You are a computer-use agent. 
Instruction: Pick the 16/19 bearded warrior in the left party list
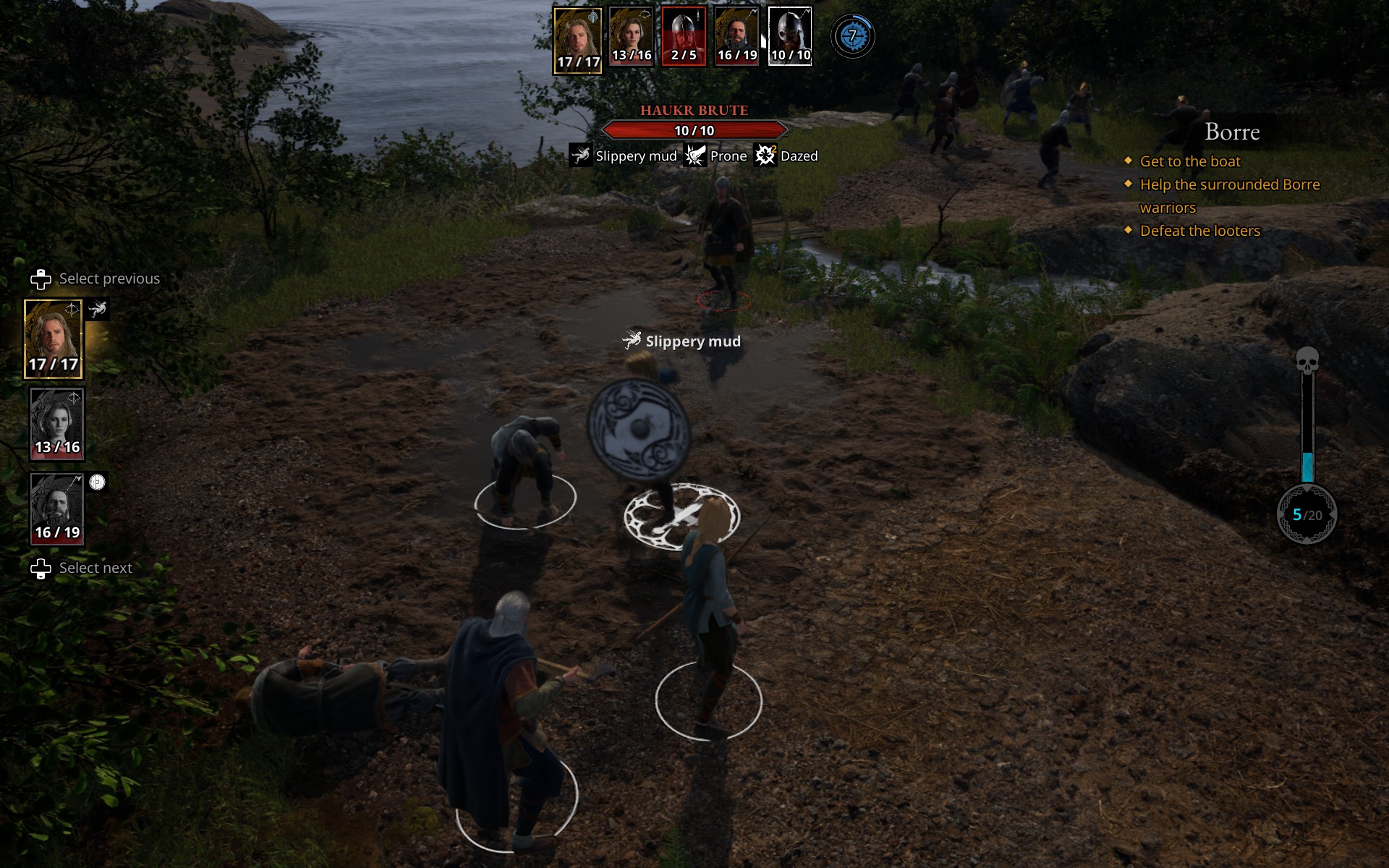click(57, 509)
